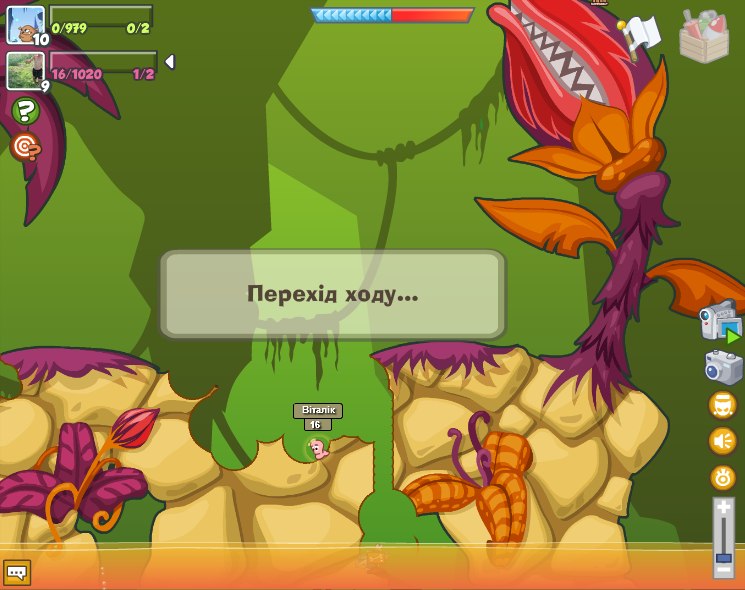Select the level 9 player avatar
The image size is (745, 590).
click(x=25, y=70)
